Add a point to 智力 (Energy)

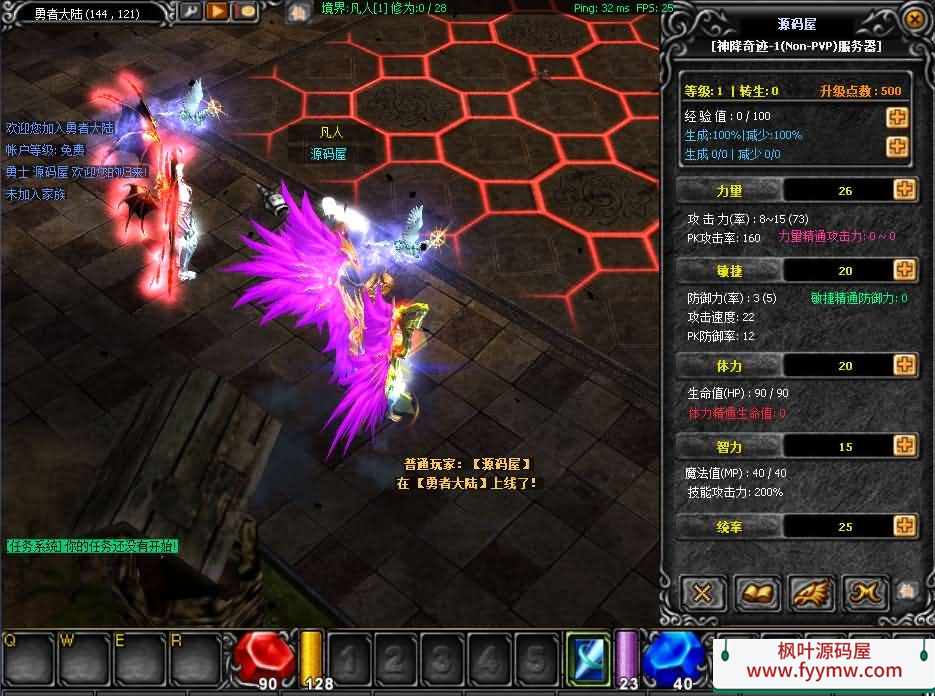pos(904,445)
